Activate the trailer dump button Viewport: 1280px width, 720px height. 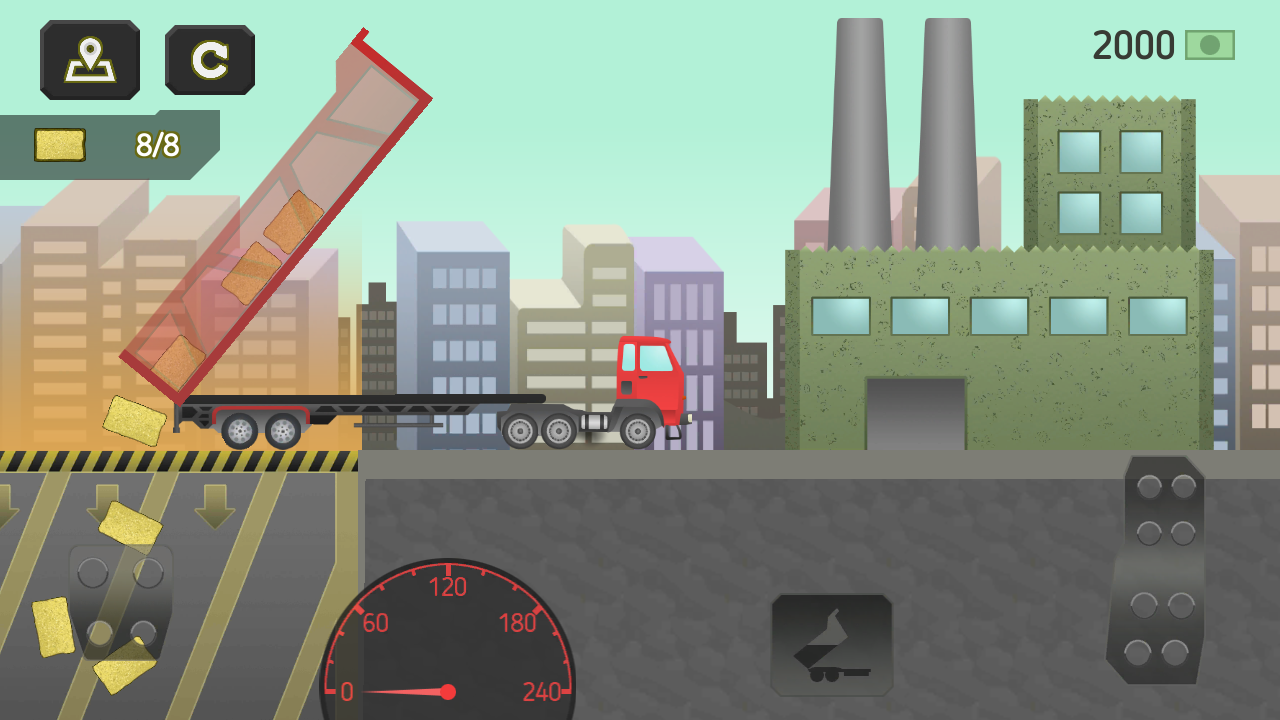(x=831, y=645)
